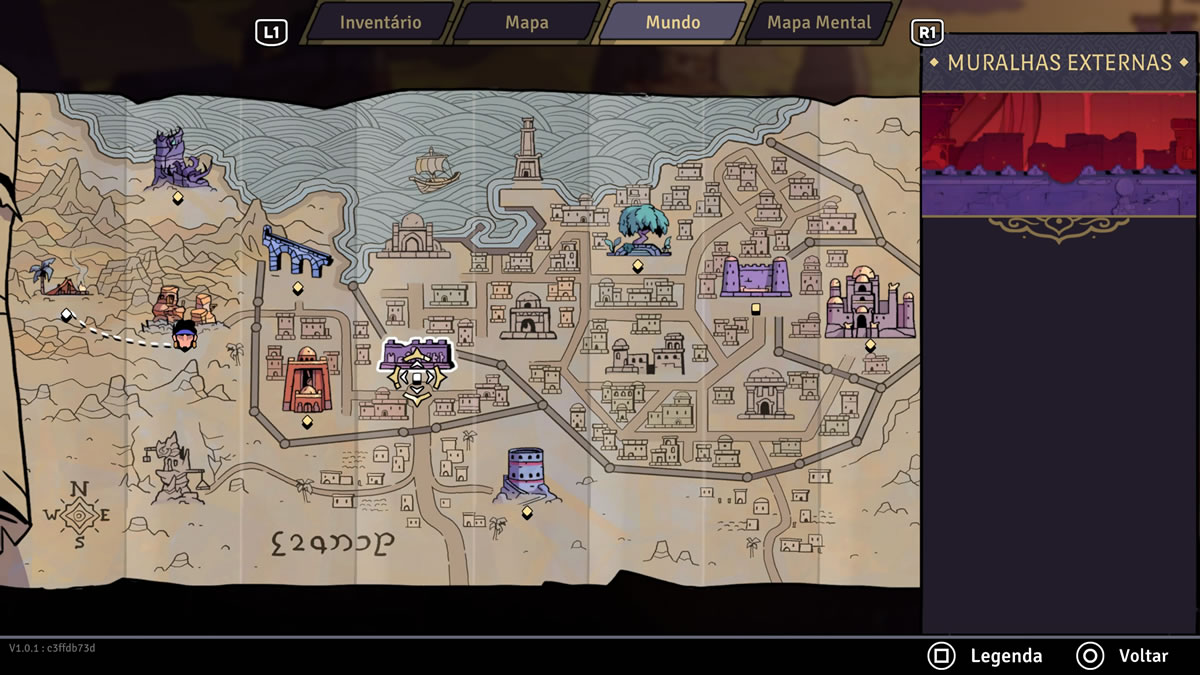Select the blue aqueduct bridge location
This screenshot has width=1200, height=675.
[x=295, y=252]
